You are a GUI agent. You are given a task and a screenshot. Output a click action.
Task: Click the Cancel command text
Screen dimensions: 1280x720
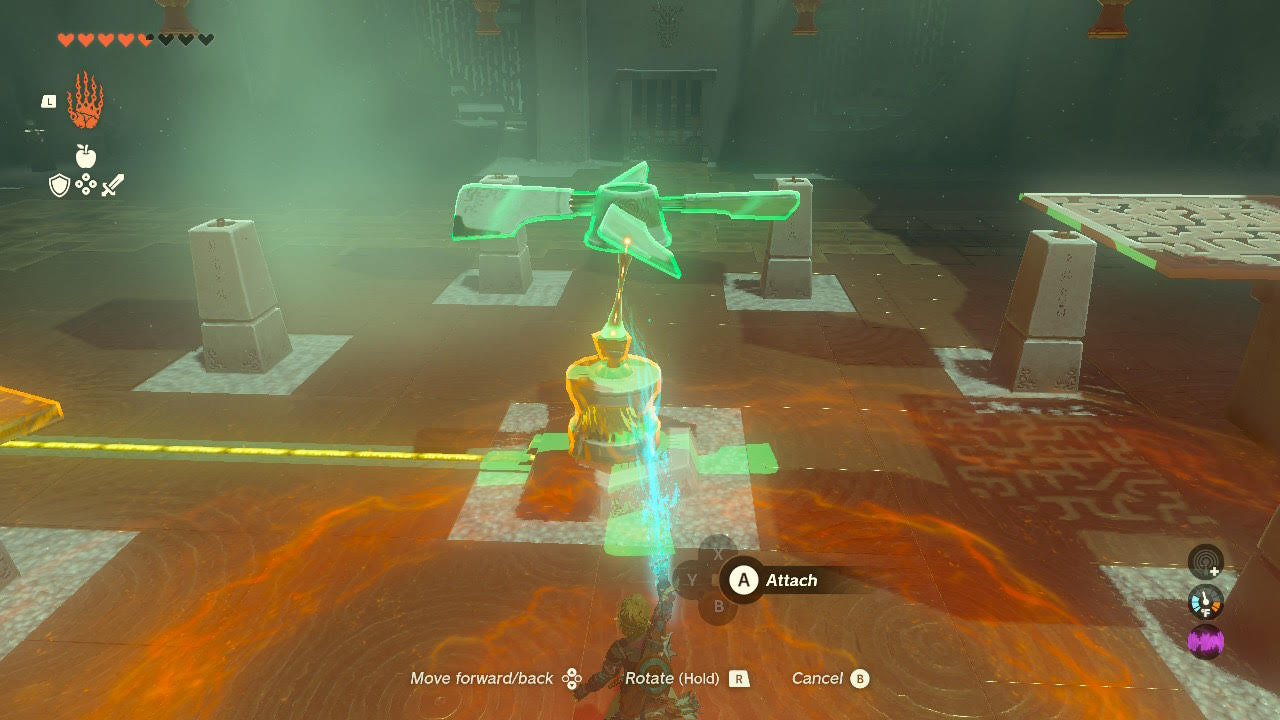coord(820,678)
